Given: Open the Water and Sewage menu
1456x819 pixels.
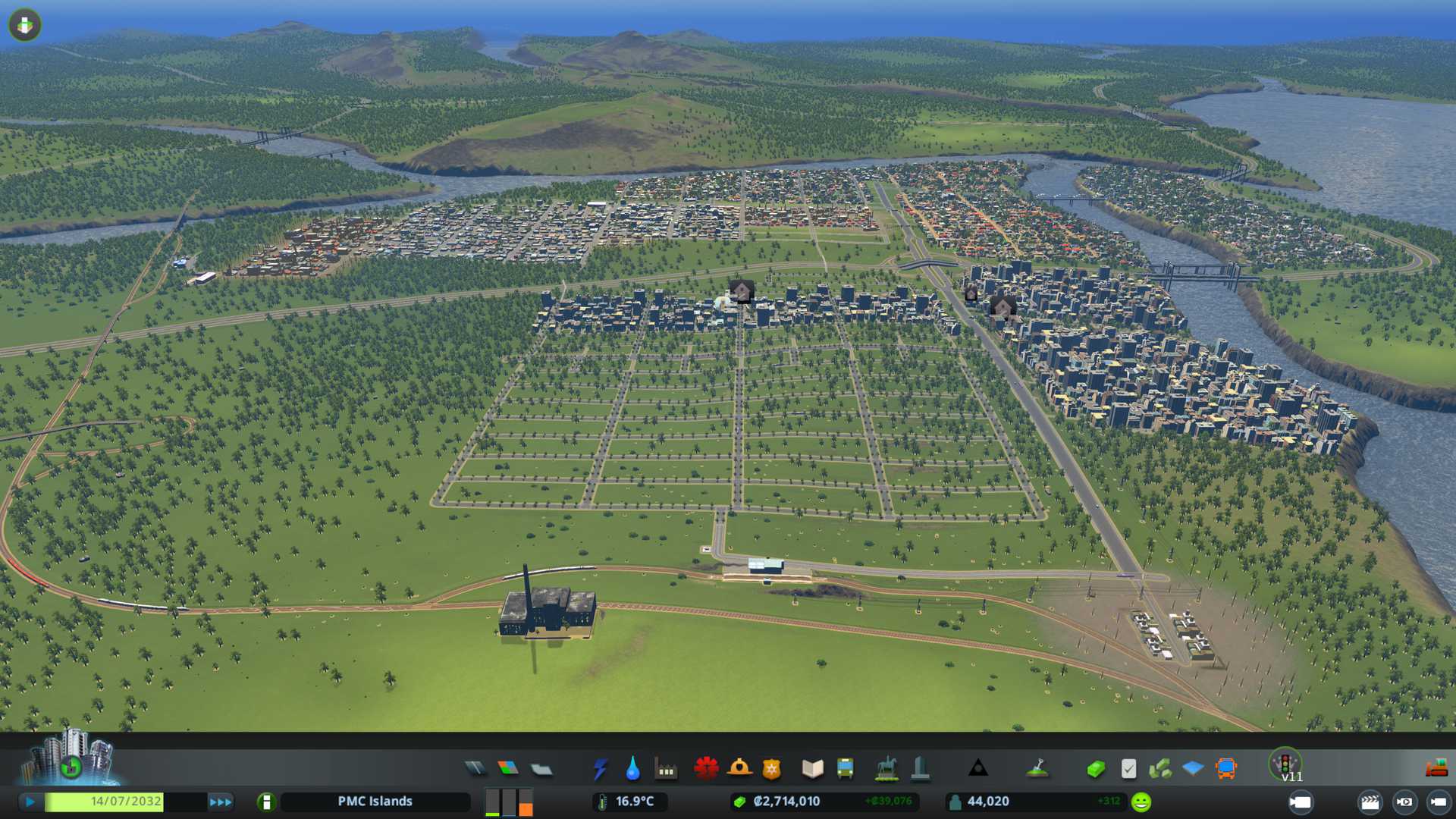Looking at the screenshot, I should tap(632, 769).
